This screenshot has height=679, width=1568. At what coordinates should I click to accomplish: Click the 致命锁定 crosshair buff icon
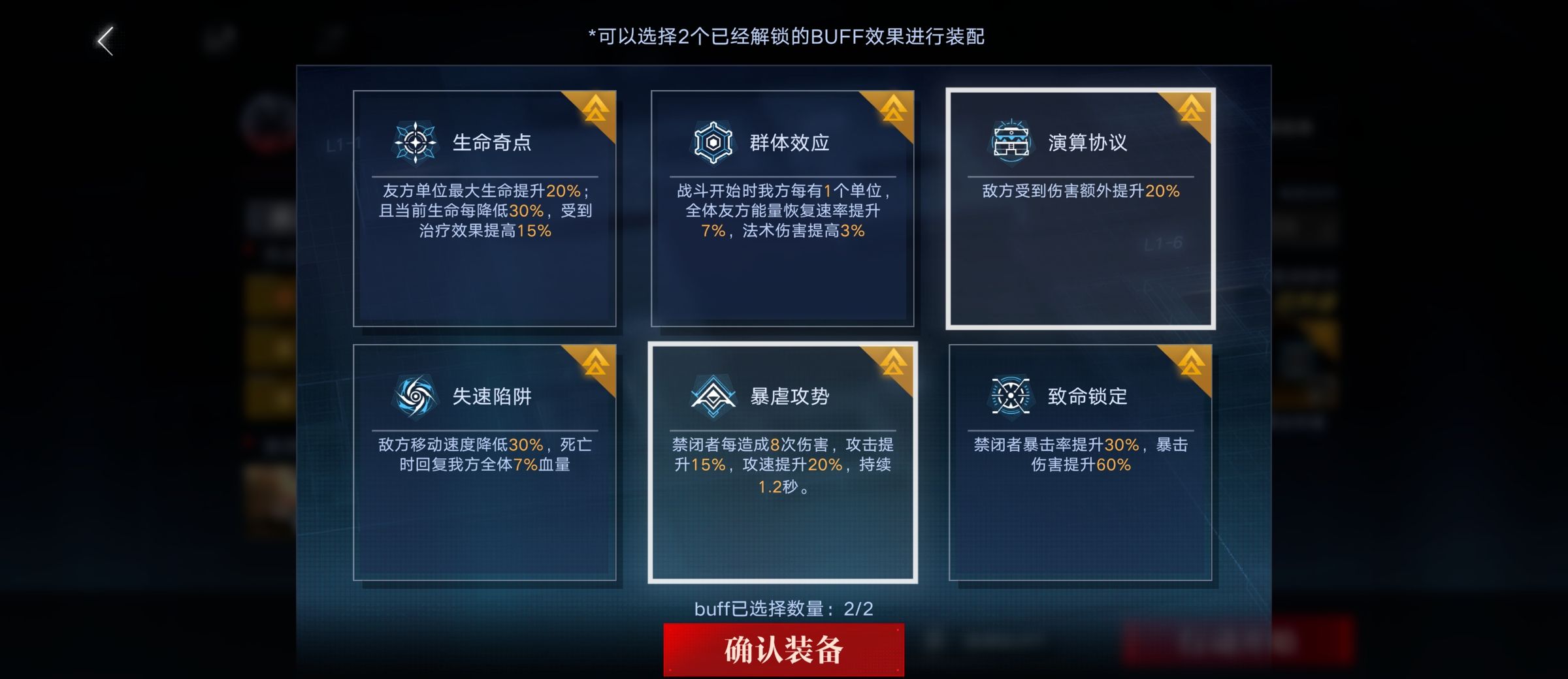(x=1012, y=396)
